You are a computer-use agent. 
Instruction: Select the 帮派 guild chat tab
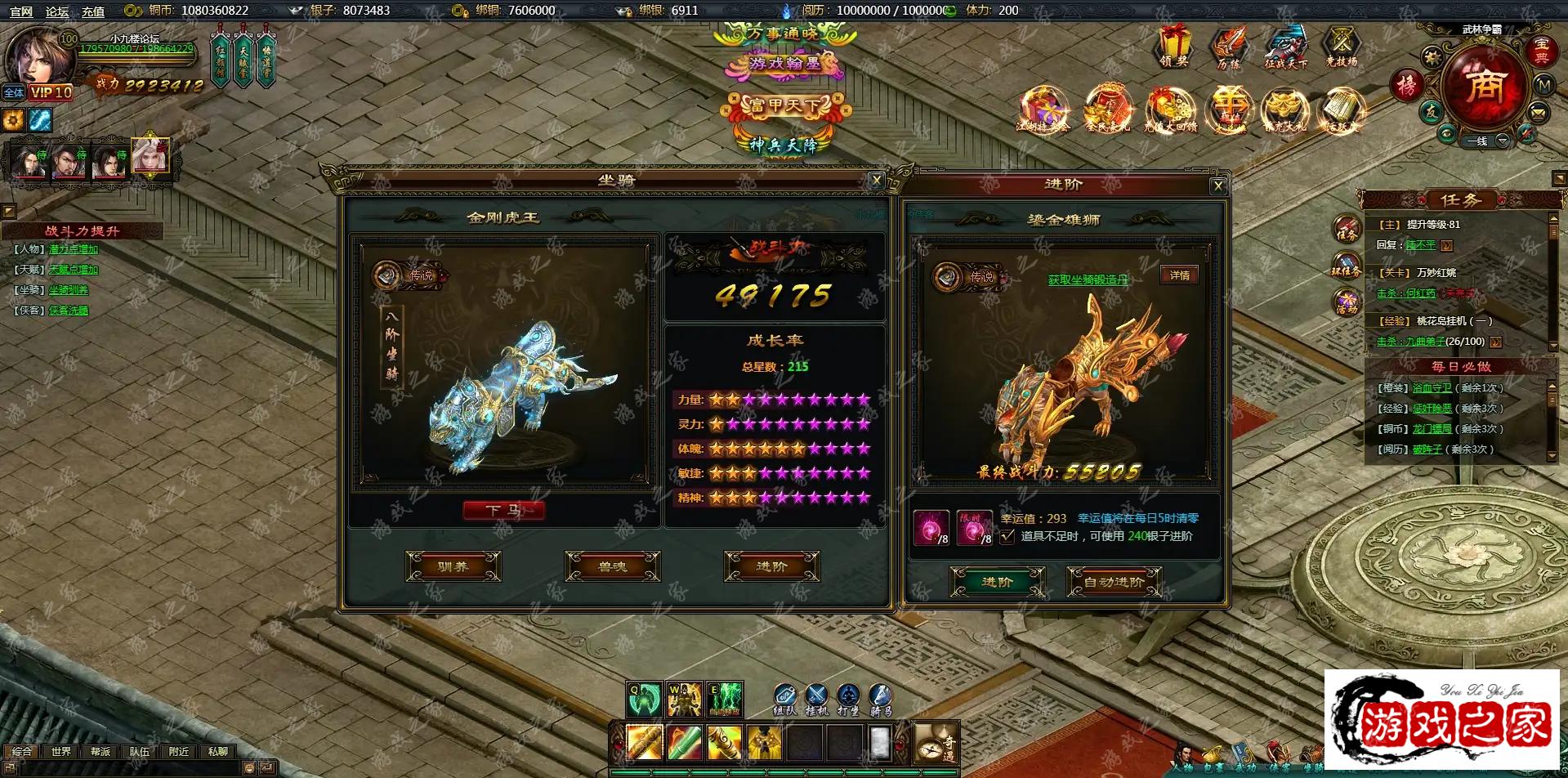[x=101, y=751]
